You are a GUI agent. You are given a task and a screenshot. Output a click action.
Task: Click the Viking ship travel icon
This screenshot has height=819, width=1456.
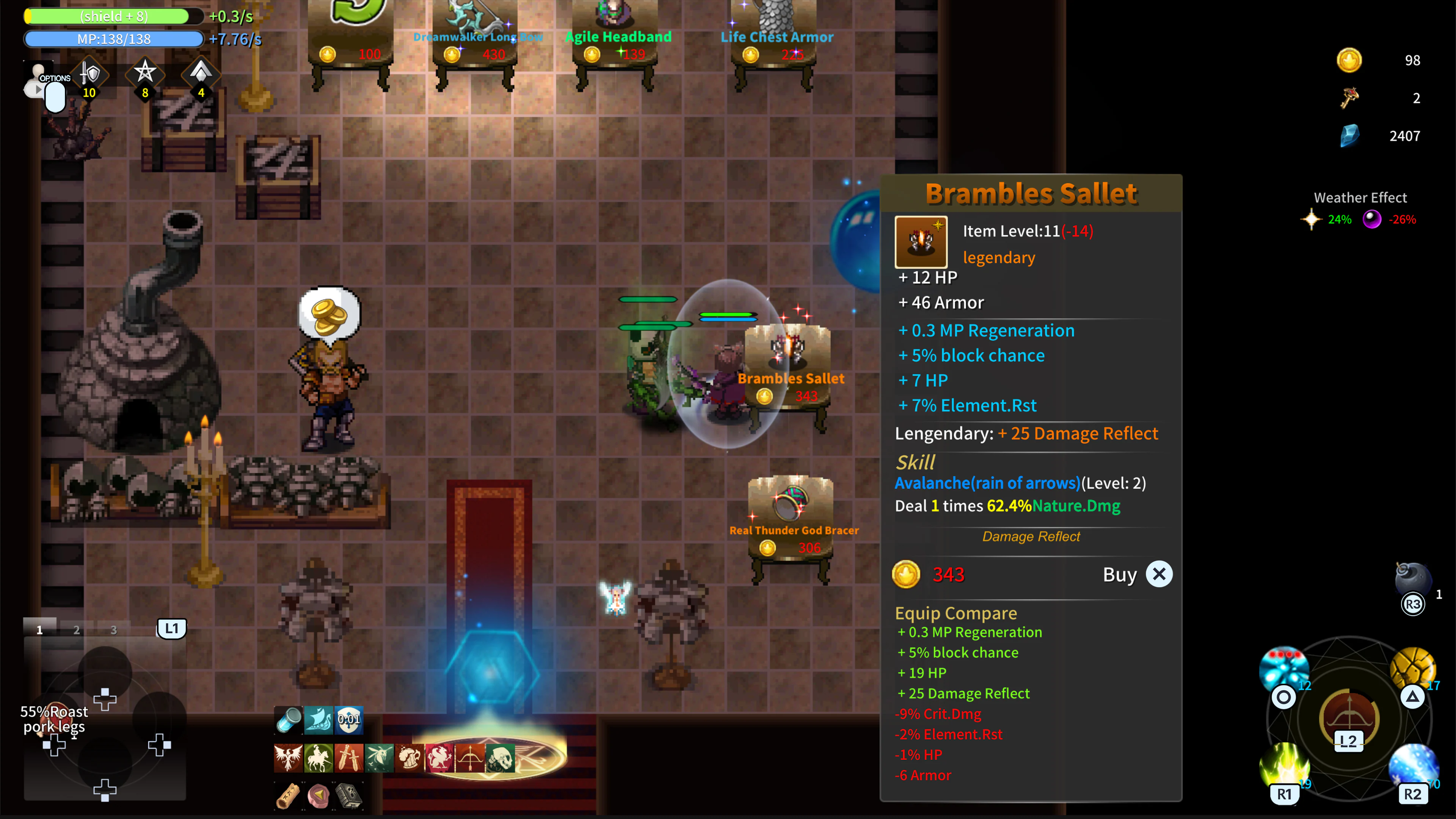click(319, 721)
